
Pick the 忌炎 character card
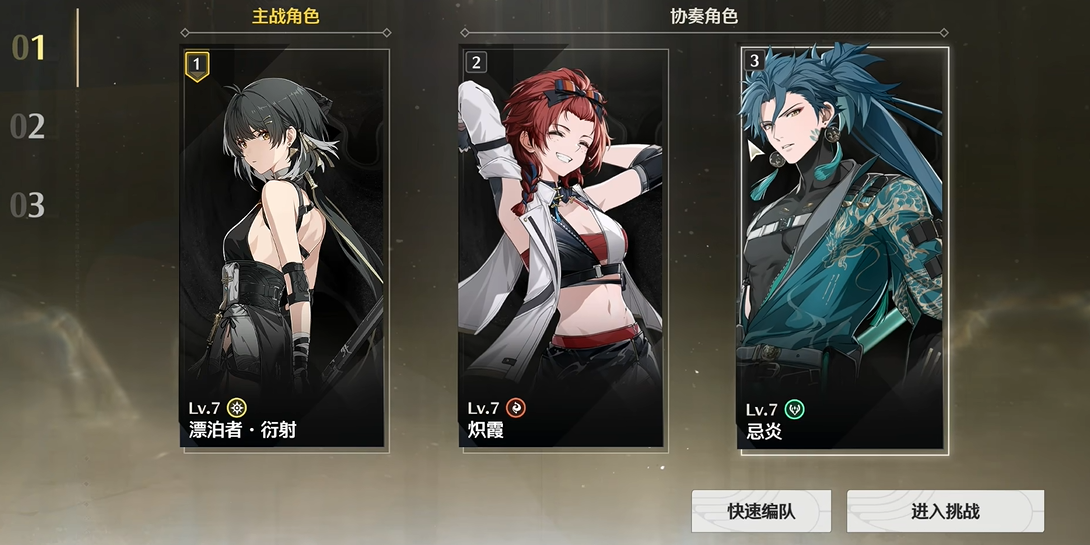pos(843,247)
